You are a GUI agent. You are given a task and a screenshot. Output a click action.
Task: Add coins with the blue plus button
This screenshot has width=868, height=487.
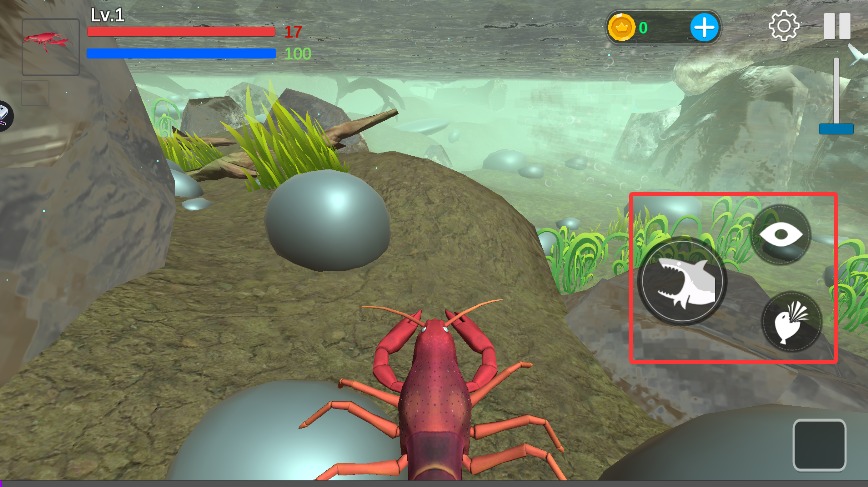click(x=704, y=27)
